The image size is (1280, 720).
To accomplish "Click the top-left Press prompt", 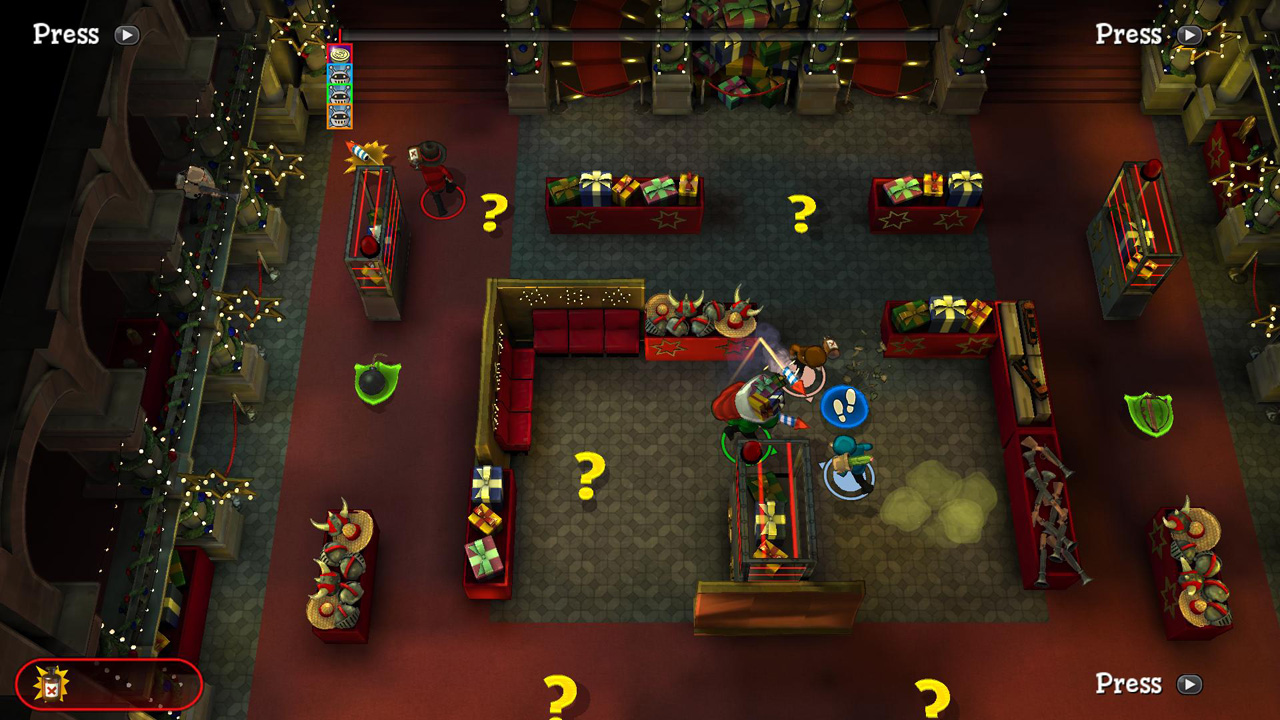I will click(x=85, y=33).
